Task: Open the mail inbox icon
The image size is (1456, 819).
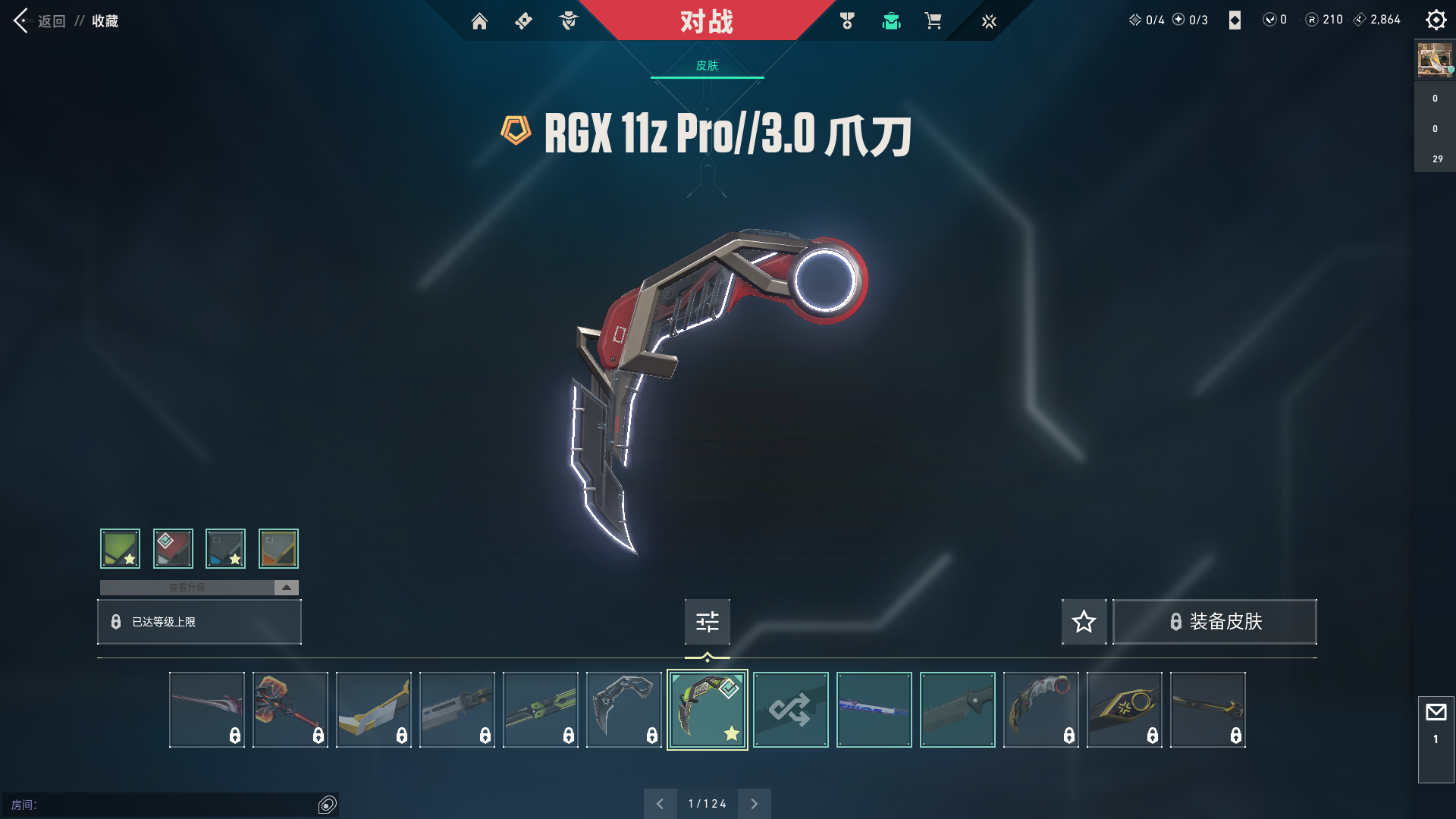Action: (x=1436, y=713)
